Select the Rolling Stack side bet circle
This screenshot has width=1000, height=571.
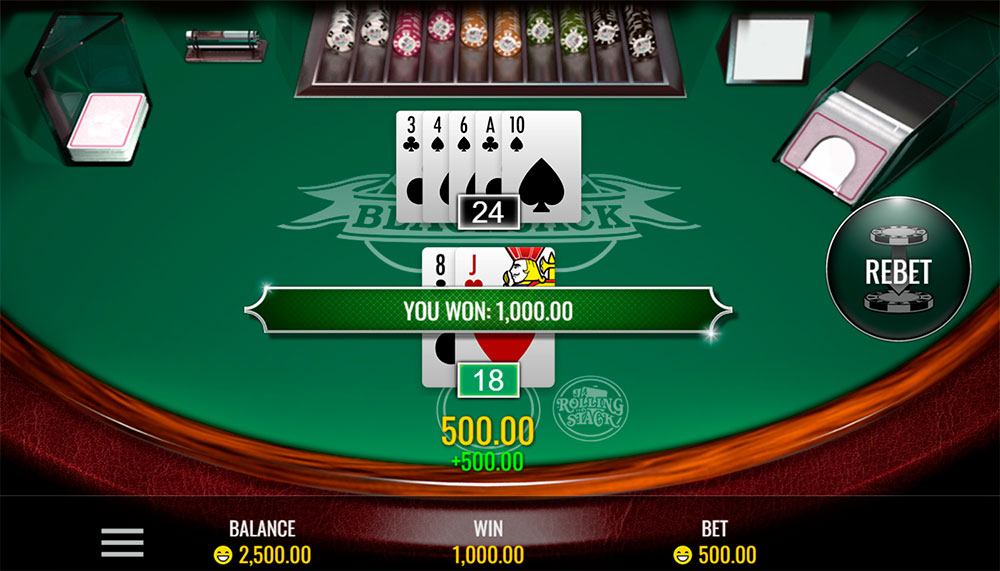tap(589, 407)
